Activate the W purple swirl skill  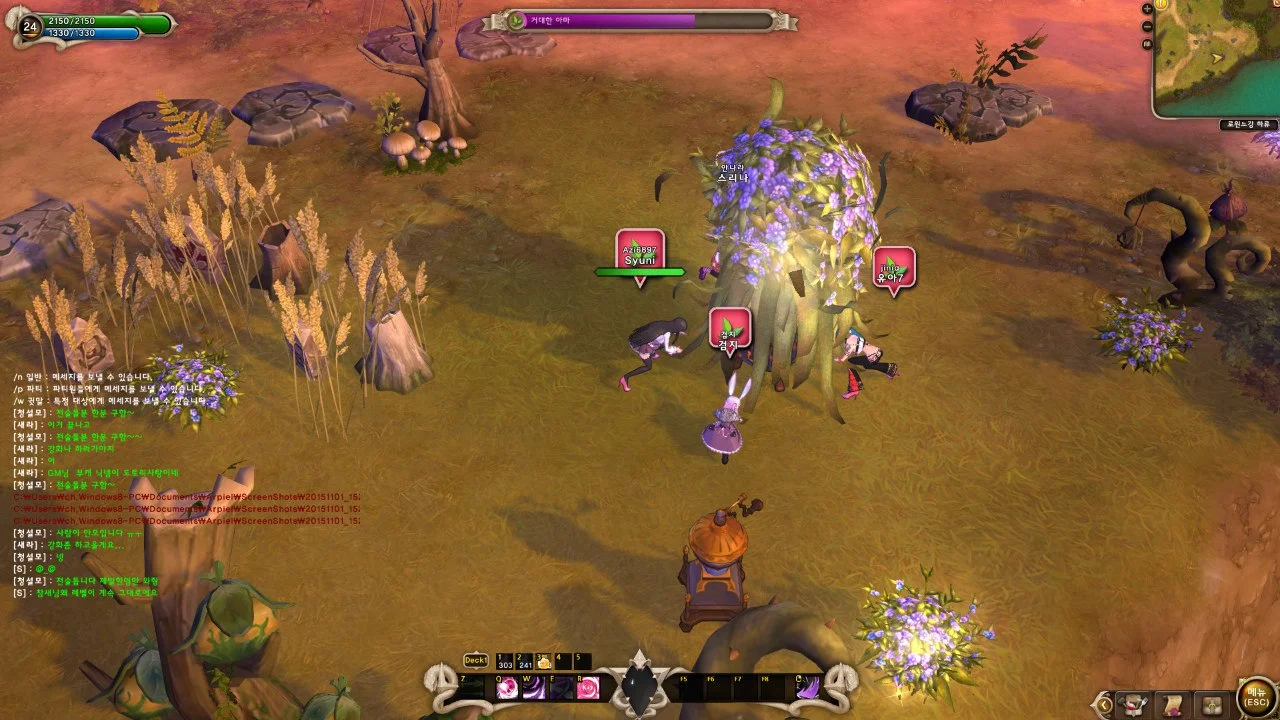pos(535,688)
